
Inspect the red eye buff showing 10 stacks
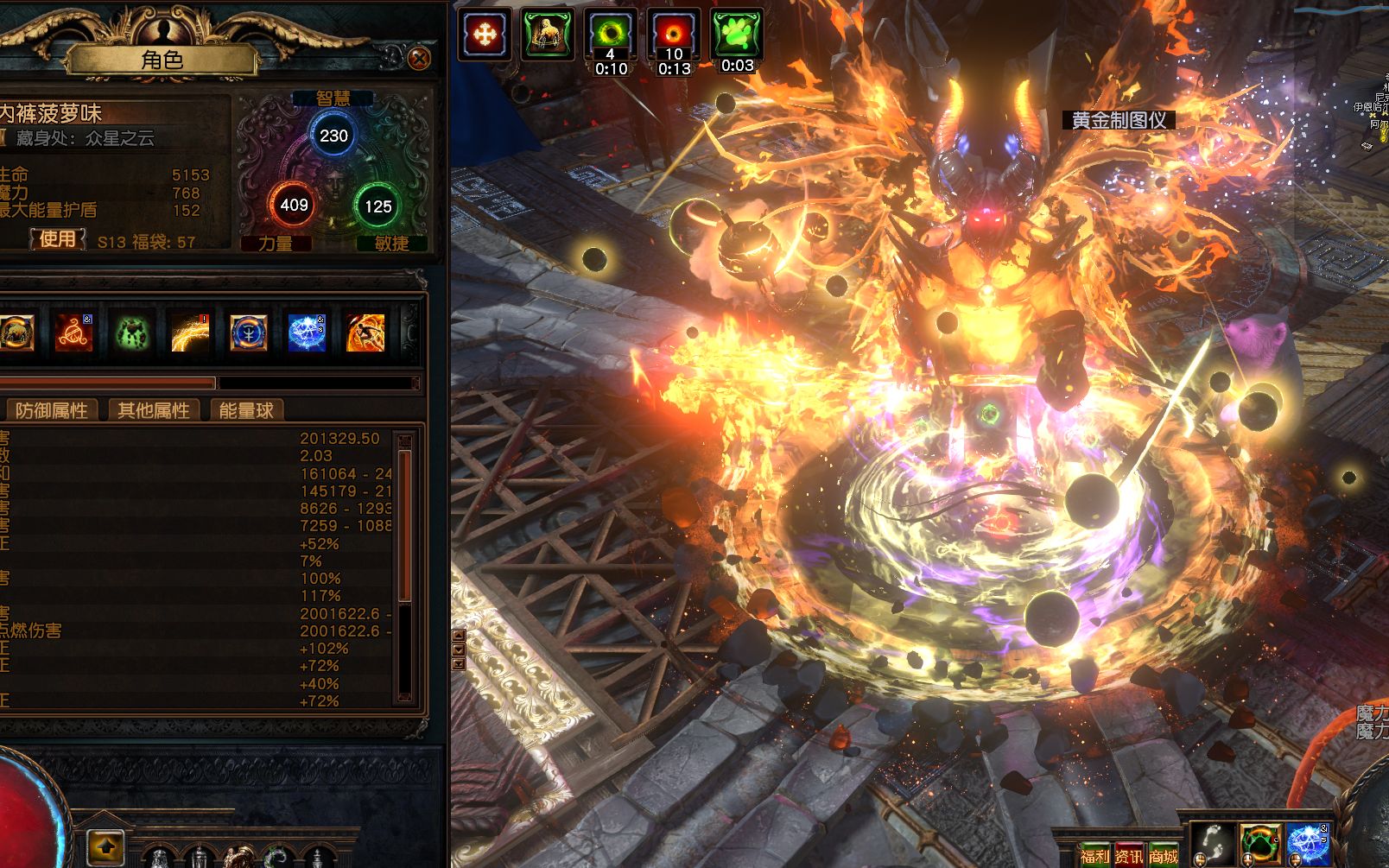(674, 35)
